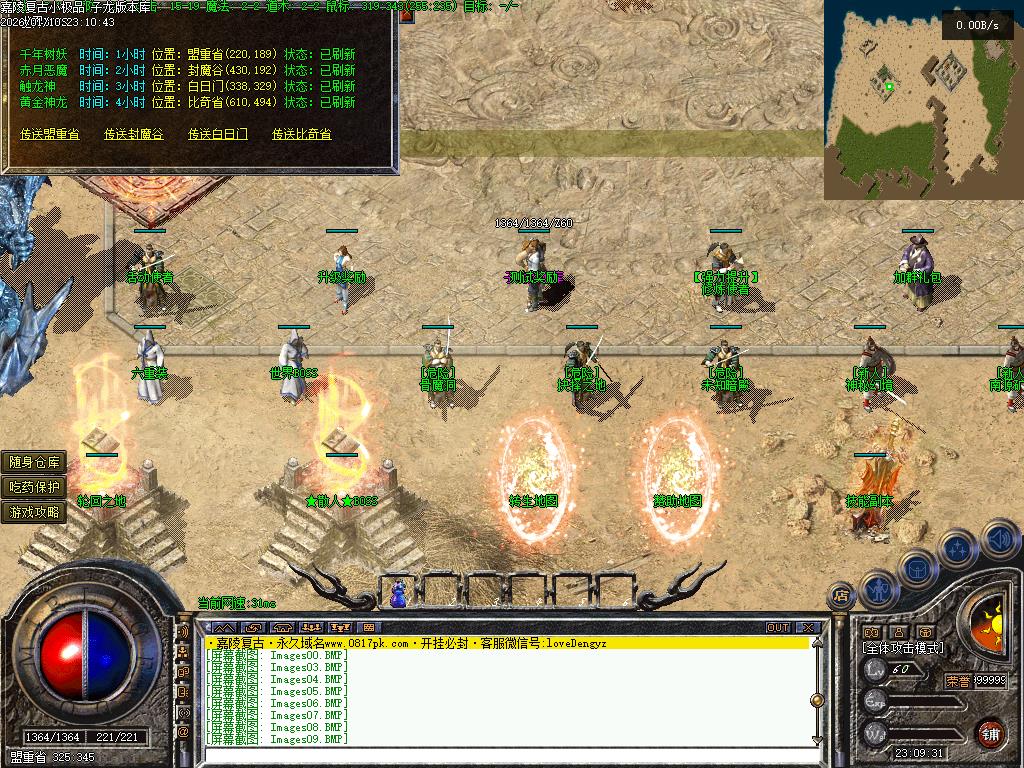Open the 吃药保护 potion protection settings

(x=35, y=487)
